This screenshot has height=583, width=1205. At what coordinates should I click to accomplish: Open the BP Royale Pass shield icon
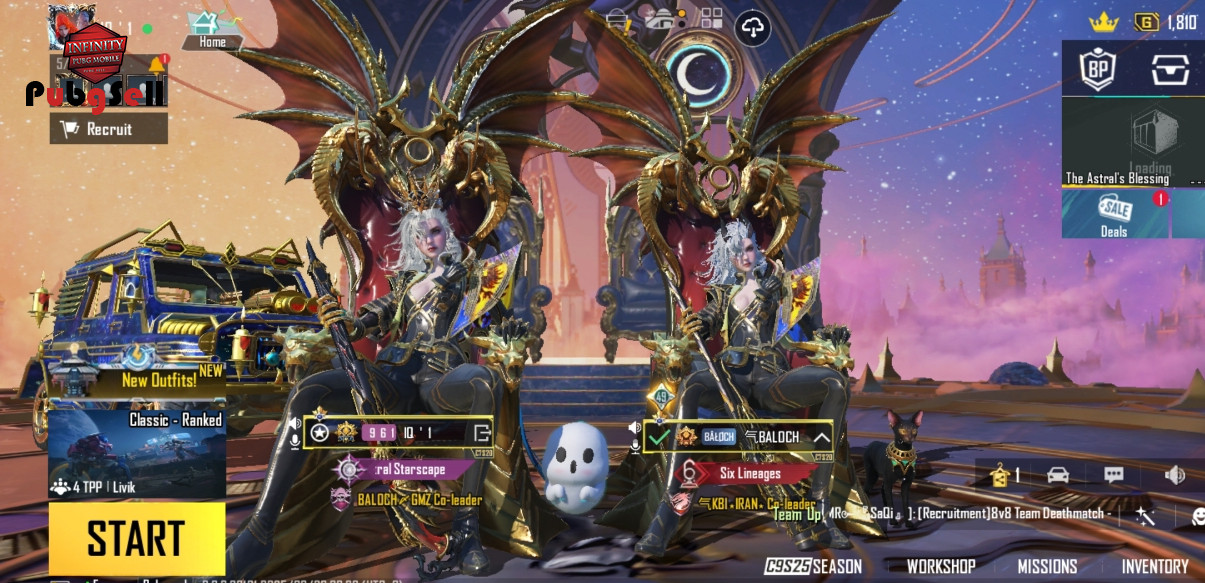point(1098,68)
